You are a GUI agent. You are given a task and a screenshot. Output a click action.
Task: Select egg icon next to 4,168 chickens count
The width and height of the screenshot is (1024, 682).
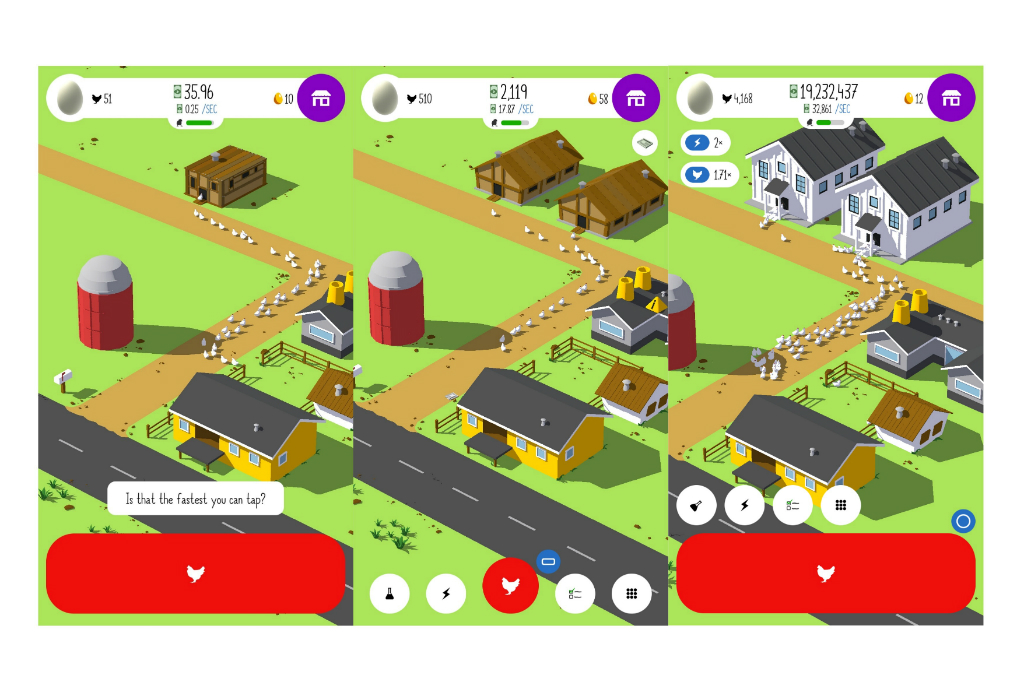tap(699, 98)
